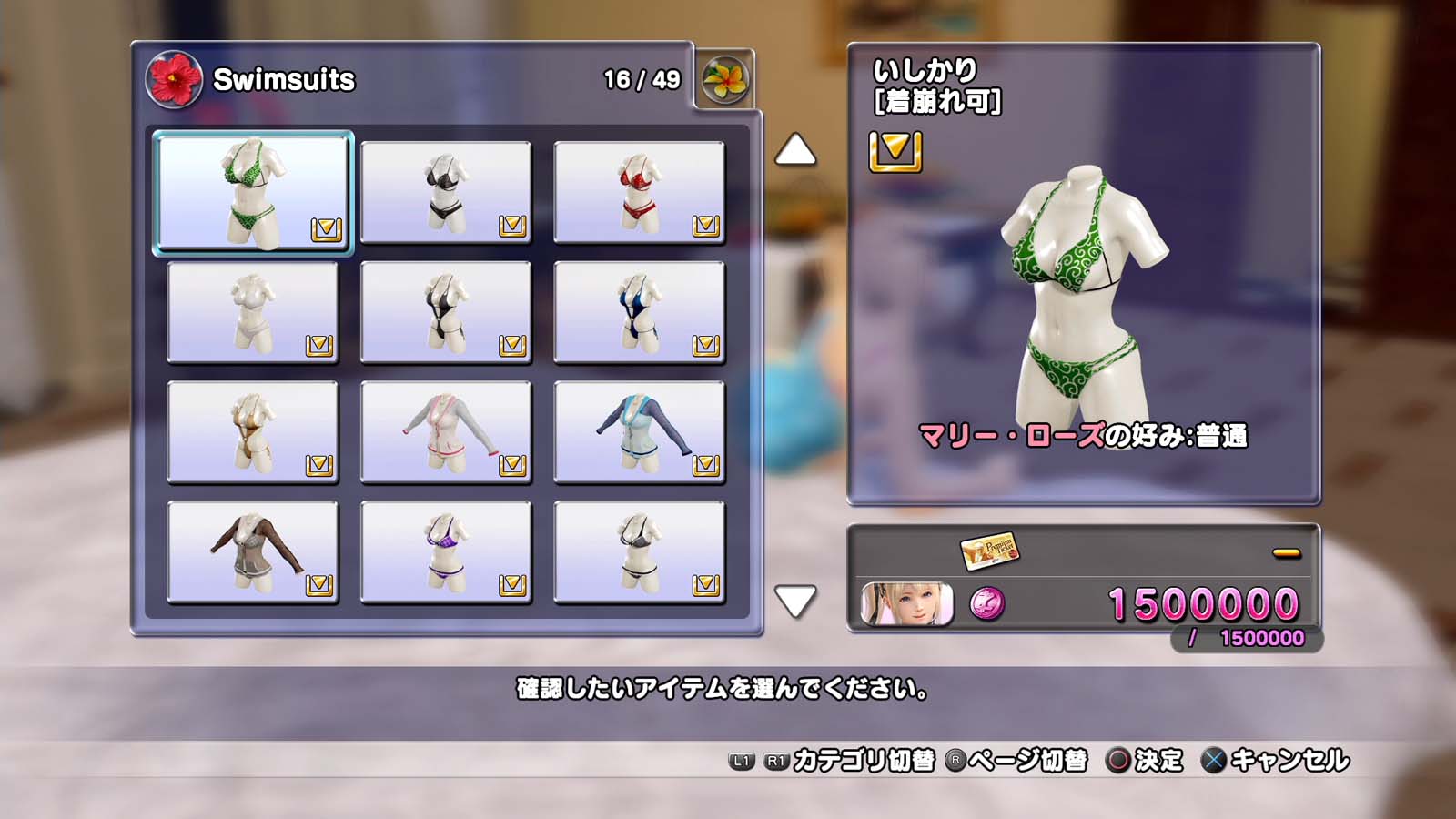This screenshot has height=819, width=1456.
Task: Select the green leopard bikini thumbnail
Action: [253, 192]
